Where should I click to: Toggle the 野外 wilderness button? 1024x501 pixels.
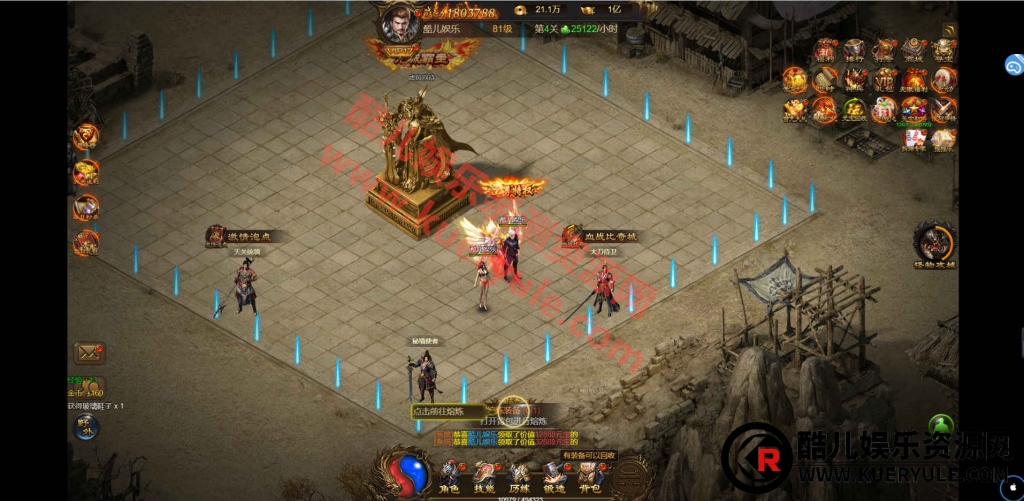(x=87, y=426)
